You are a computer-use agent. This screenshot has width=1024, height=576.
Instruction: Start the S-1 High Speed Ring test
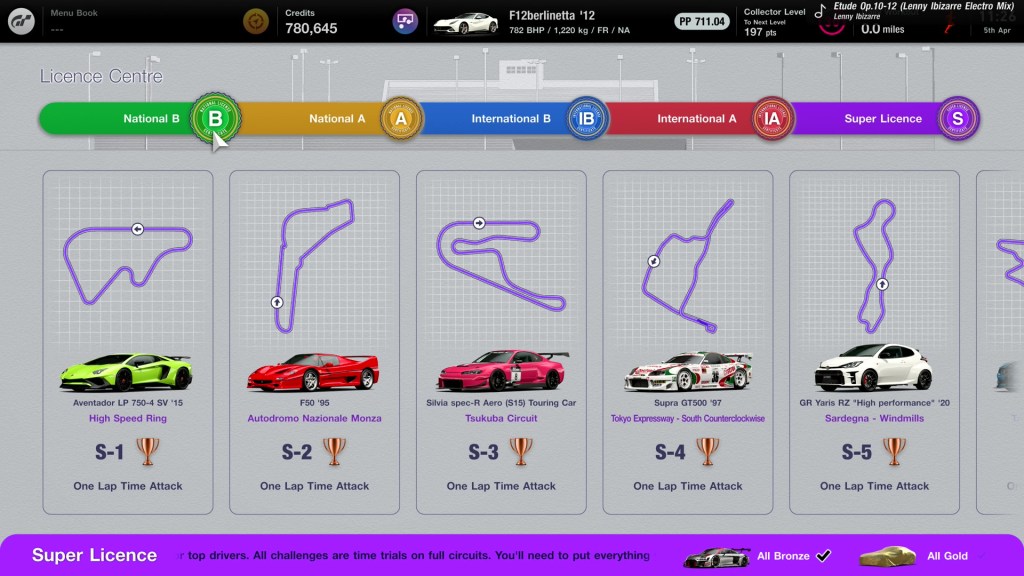[x=128, y=341]
